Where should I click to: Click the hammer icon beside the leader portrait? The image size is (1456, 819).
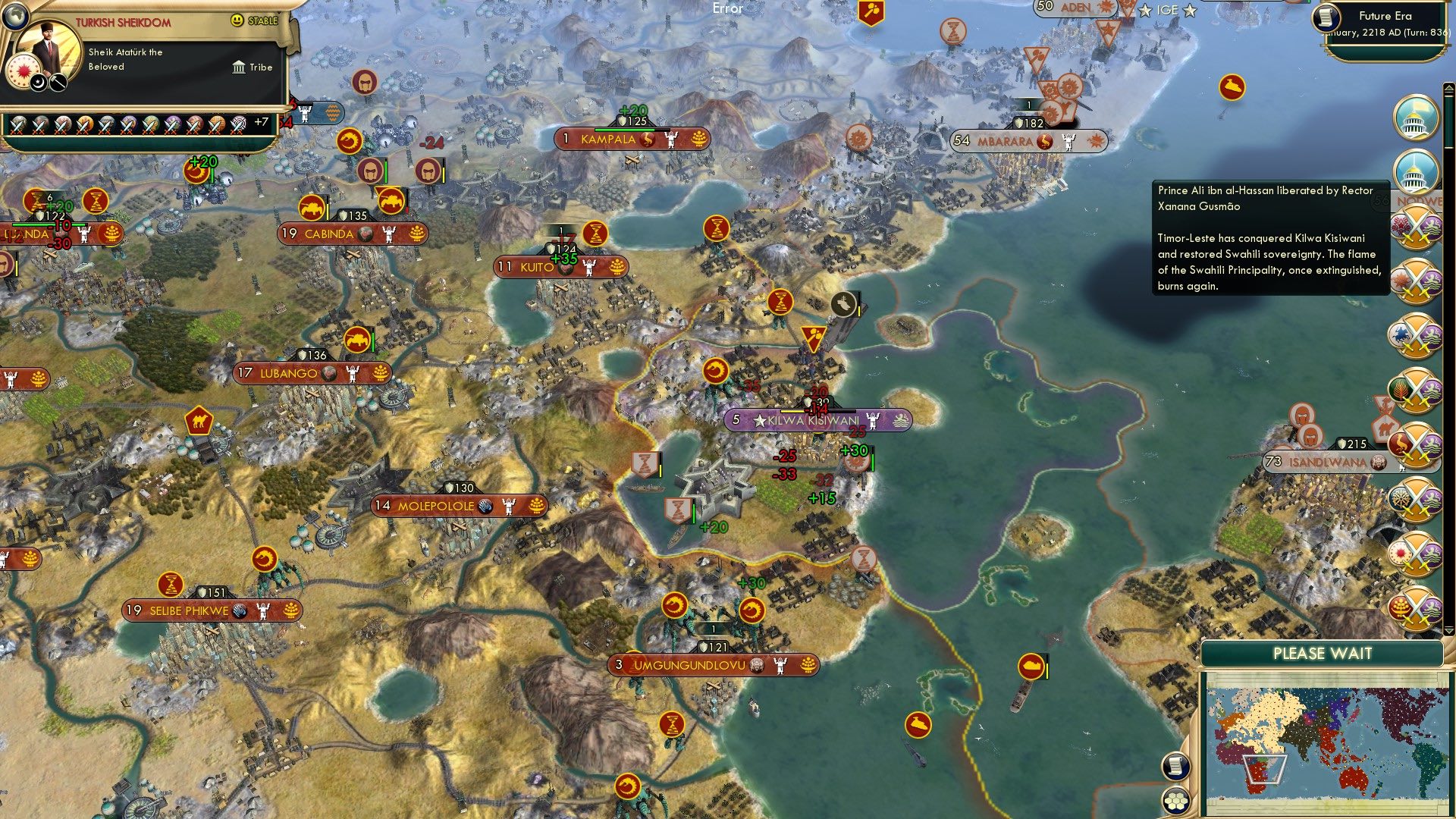coord(58,82)
